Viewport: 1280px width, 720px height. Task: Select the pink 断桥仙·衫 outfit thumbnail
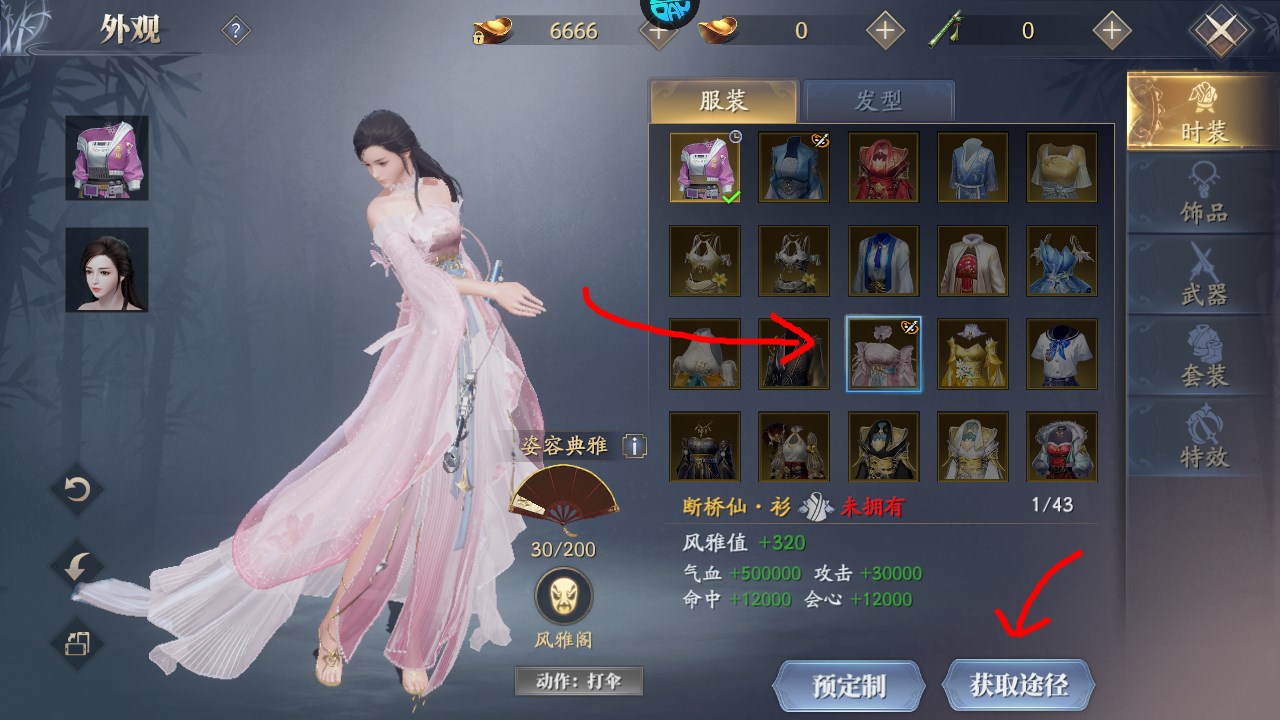click(x=884, y=354)
